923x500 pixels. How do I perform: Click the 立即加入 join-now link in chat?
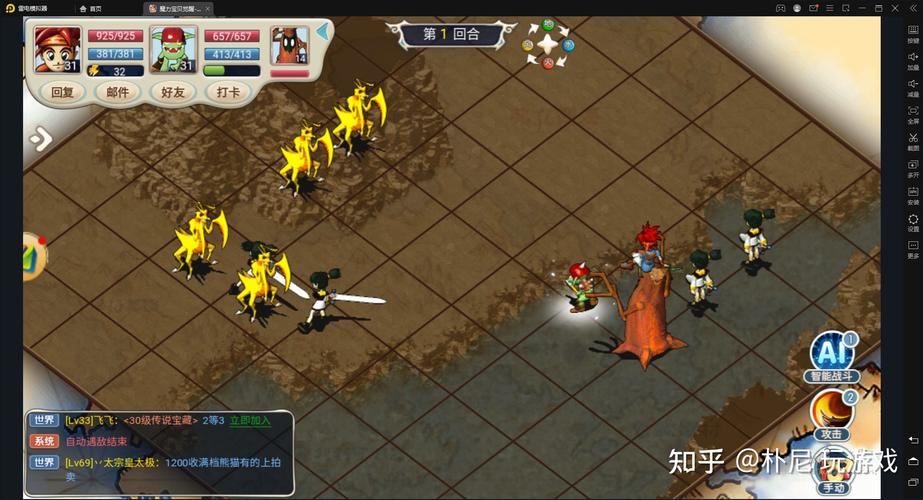point(250,421)
